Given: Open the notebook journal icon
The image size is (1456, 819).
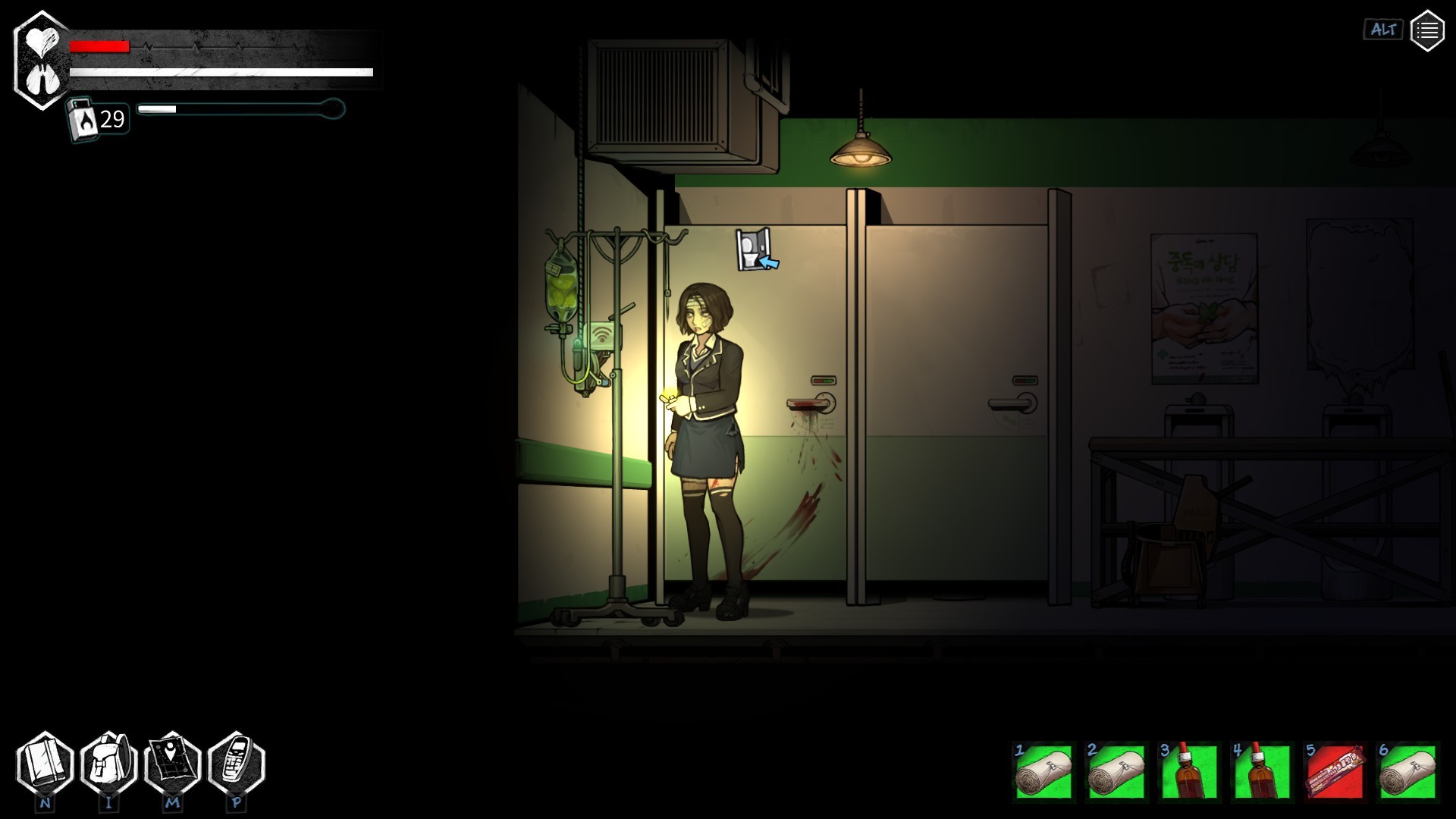Looking at the screenshot, I should tap(45, 764).
